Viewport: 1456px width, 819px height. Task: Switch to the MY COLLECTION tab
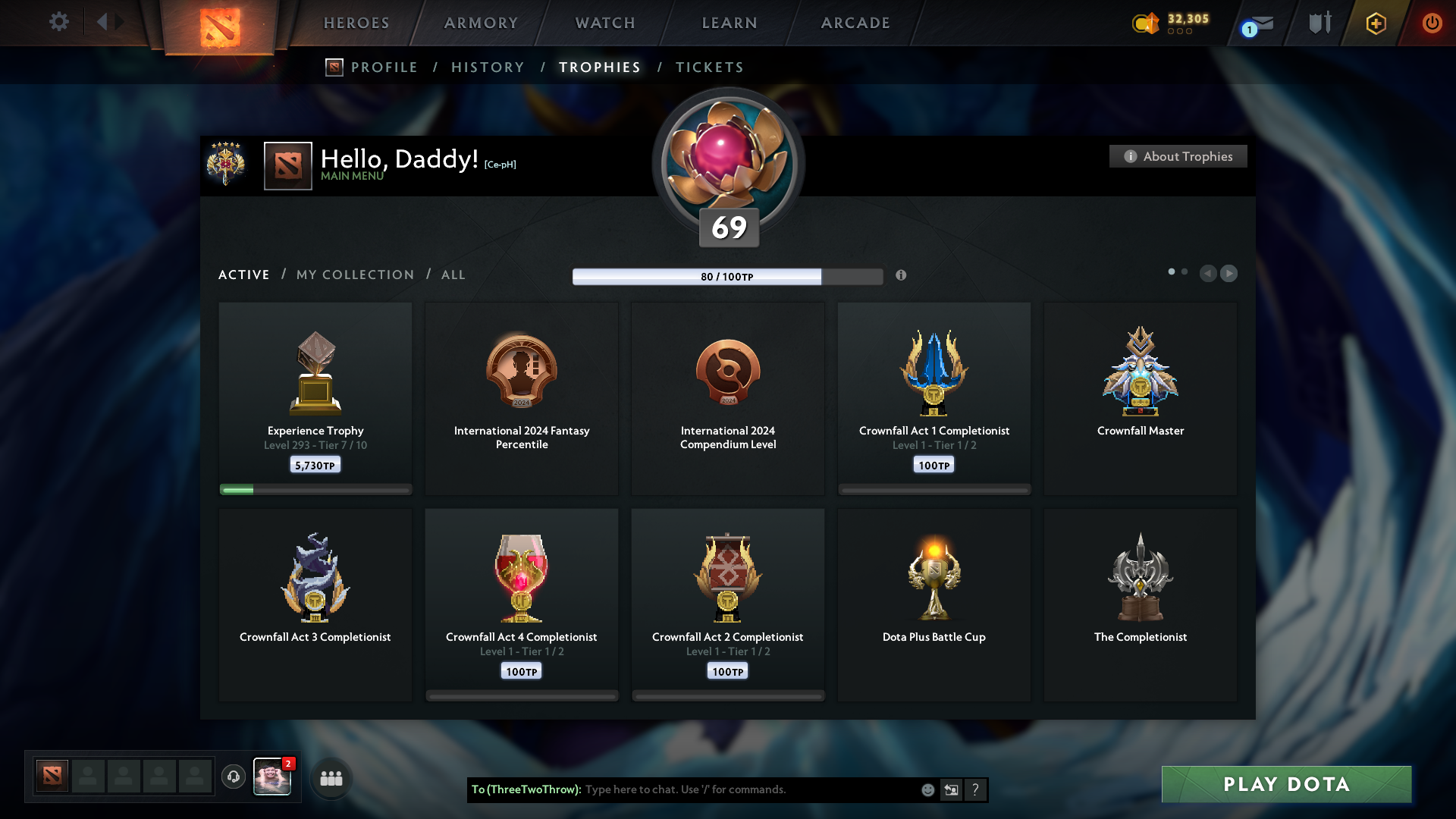pos(354,275)
